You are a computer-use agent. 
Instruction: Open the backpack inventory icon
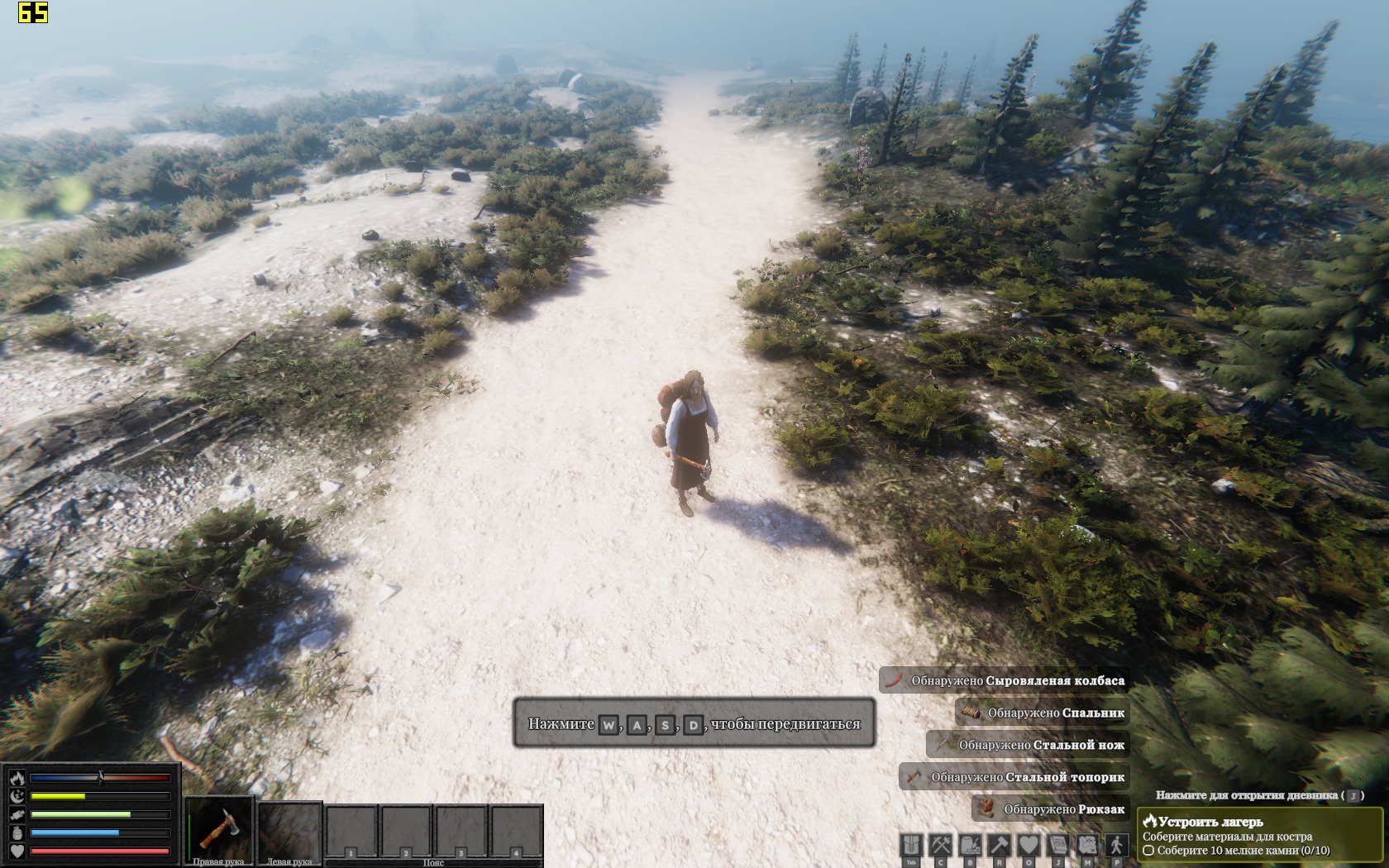coord(911,846)
